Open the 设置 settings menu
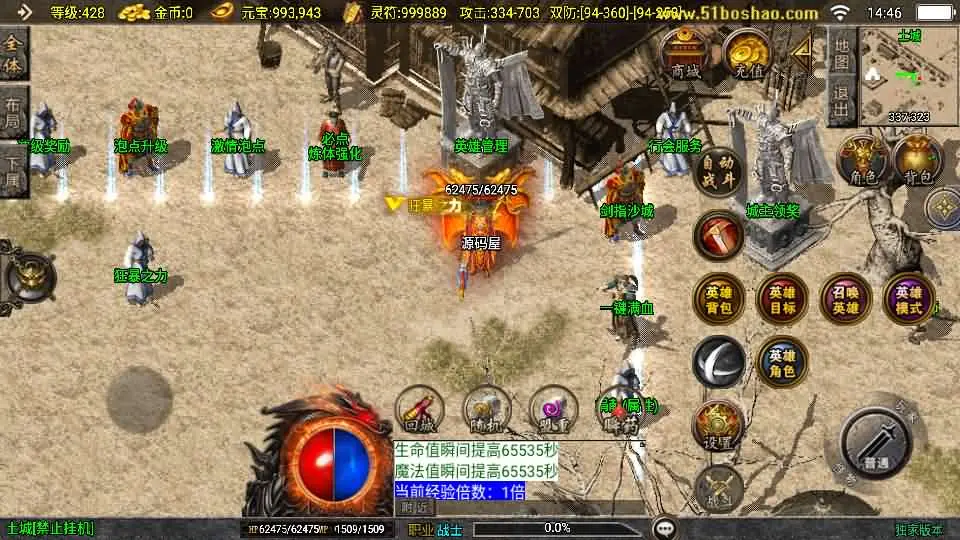This screenshot has height=540, width=960. point(718,426)
